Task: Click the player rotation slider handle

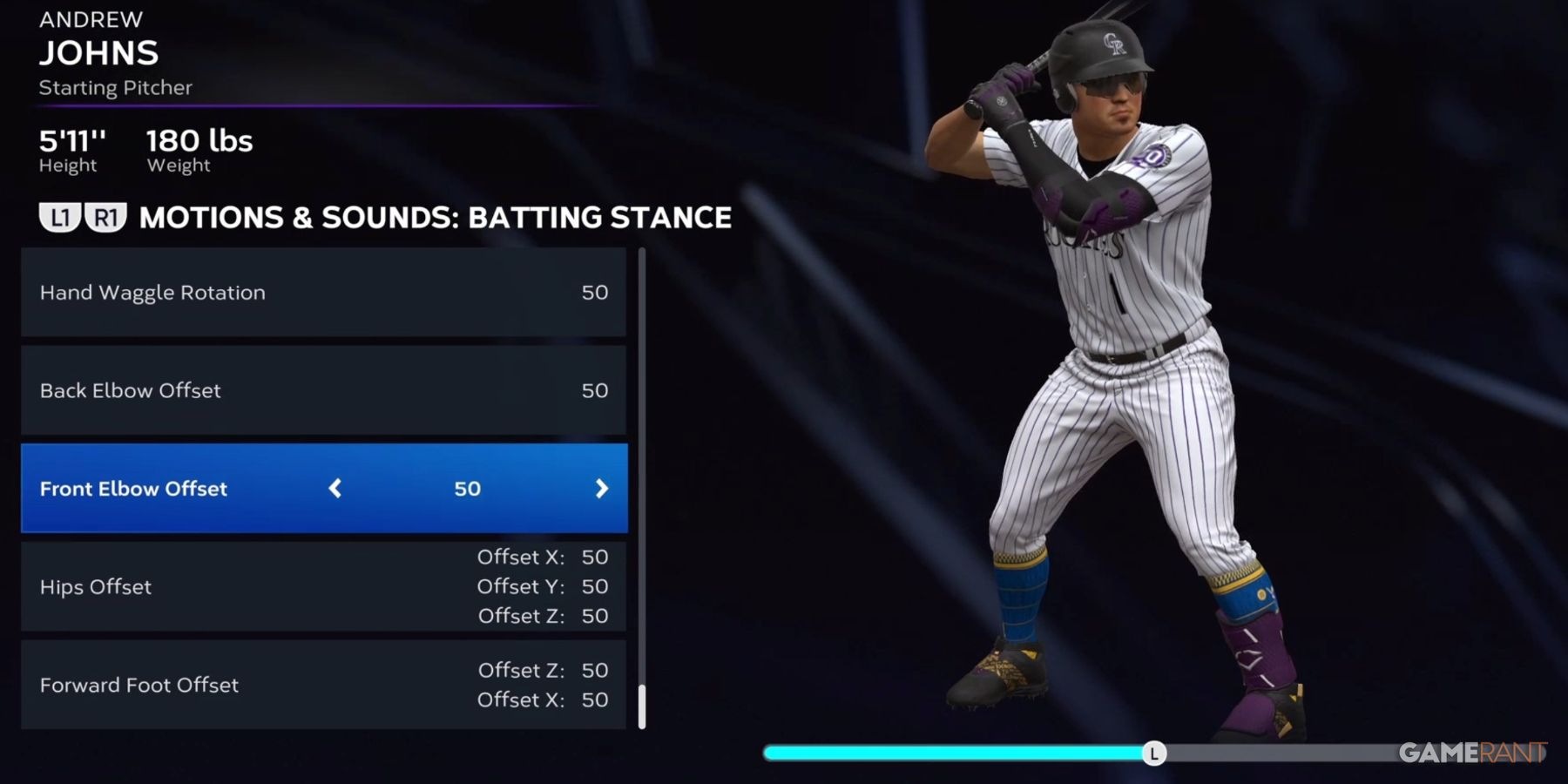Action: [1153, 754]
